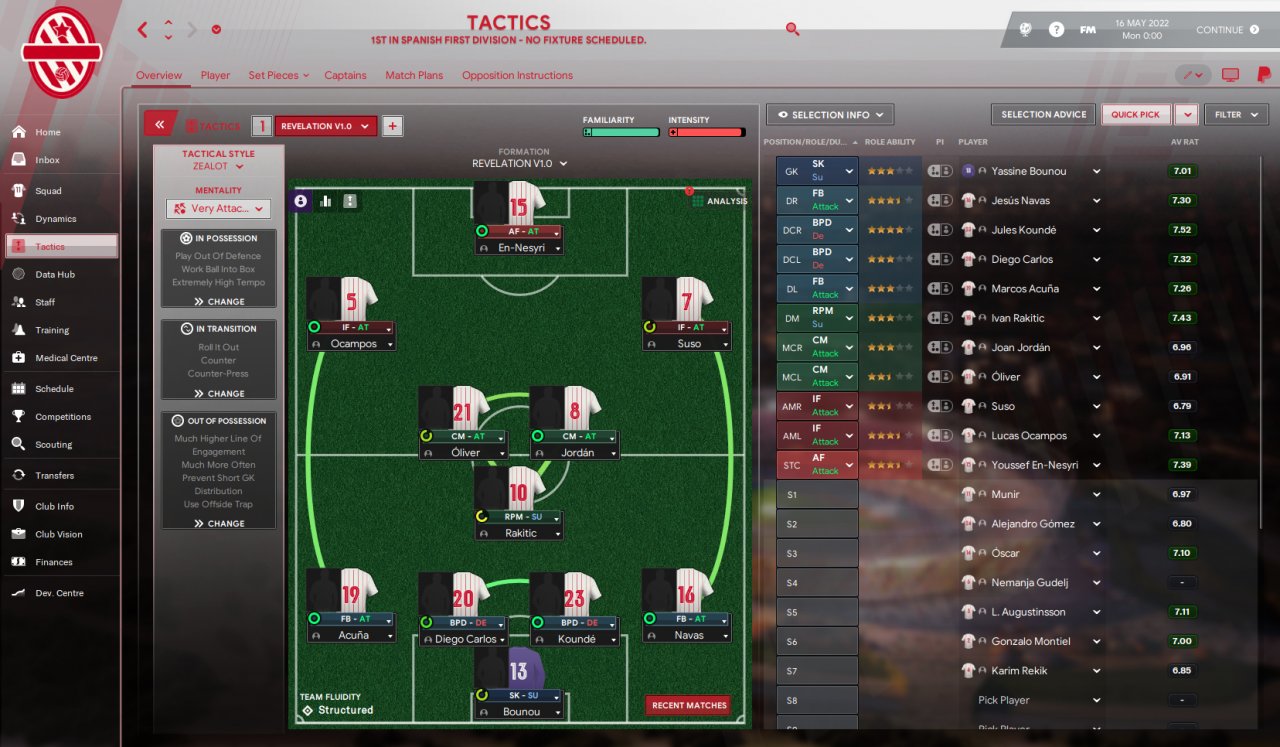
Task: Open the Mentality dropdown
Action: [218, 209]
